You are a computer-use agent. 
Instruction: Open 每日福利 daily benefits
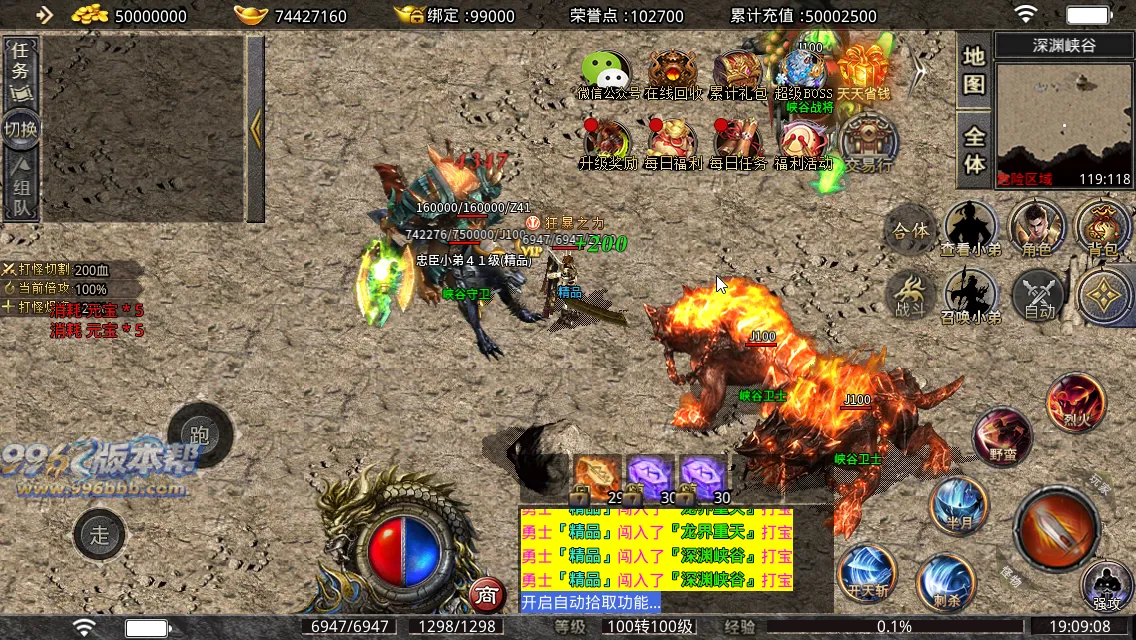pos(673,144)
